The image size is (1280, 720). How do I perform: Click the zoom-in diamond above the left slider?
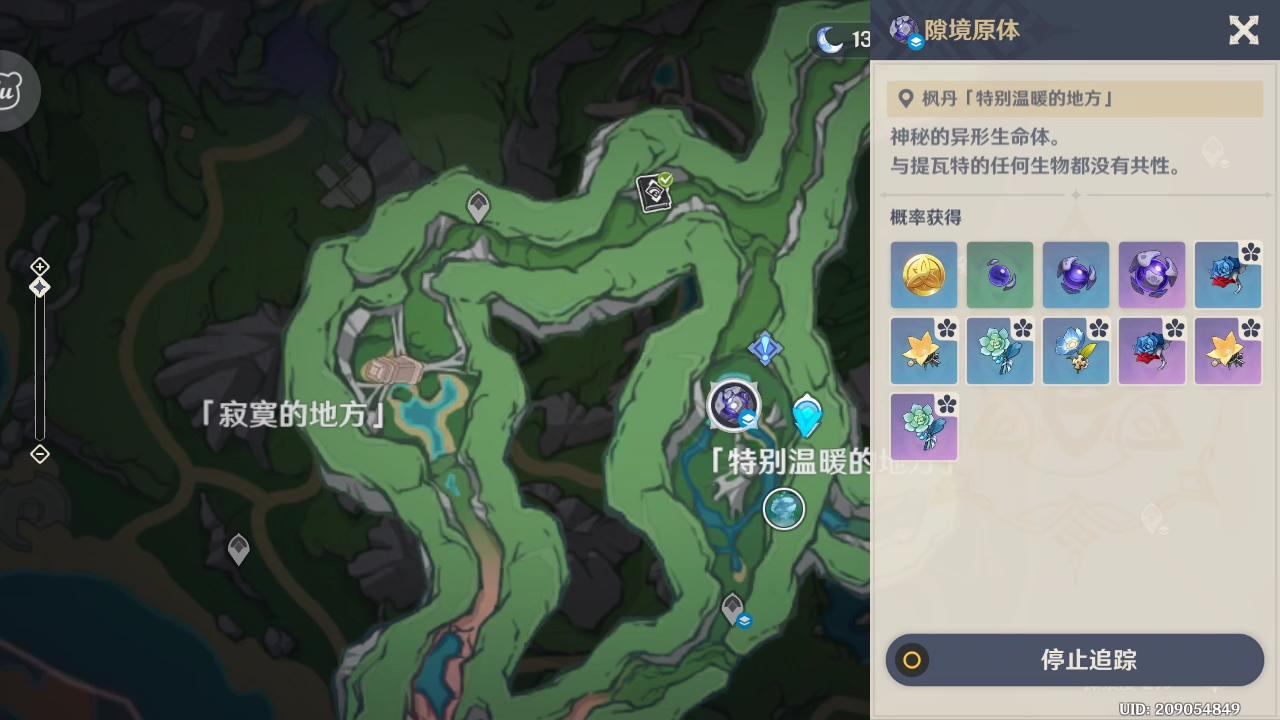tap(40, 266)
